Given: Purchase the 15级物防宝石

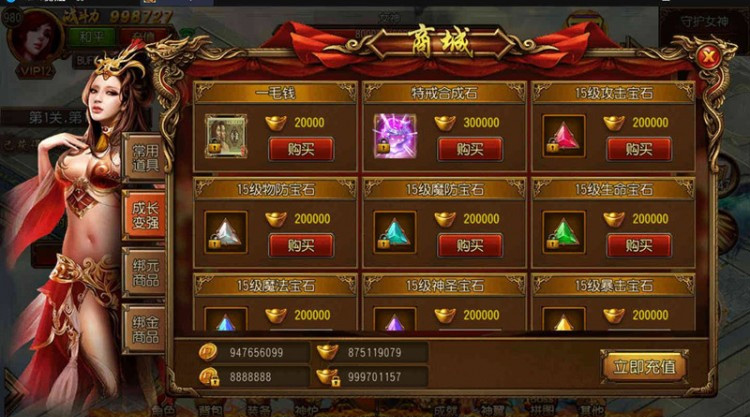Looking at the screenshot, I should tap(301, 244).
